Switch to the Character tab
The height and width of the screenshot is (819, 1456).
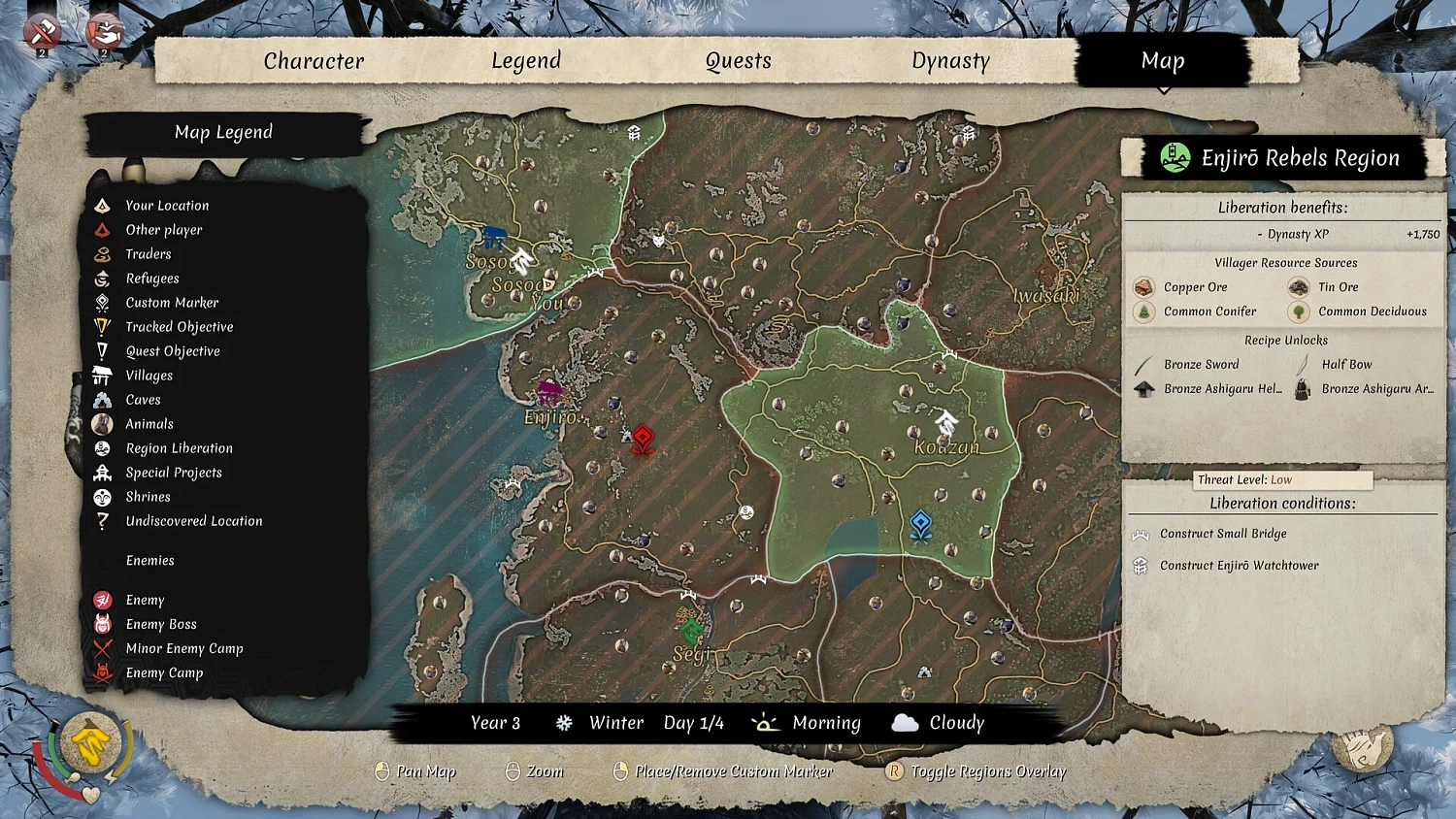click(x=314, y=61)
